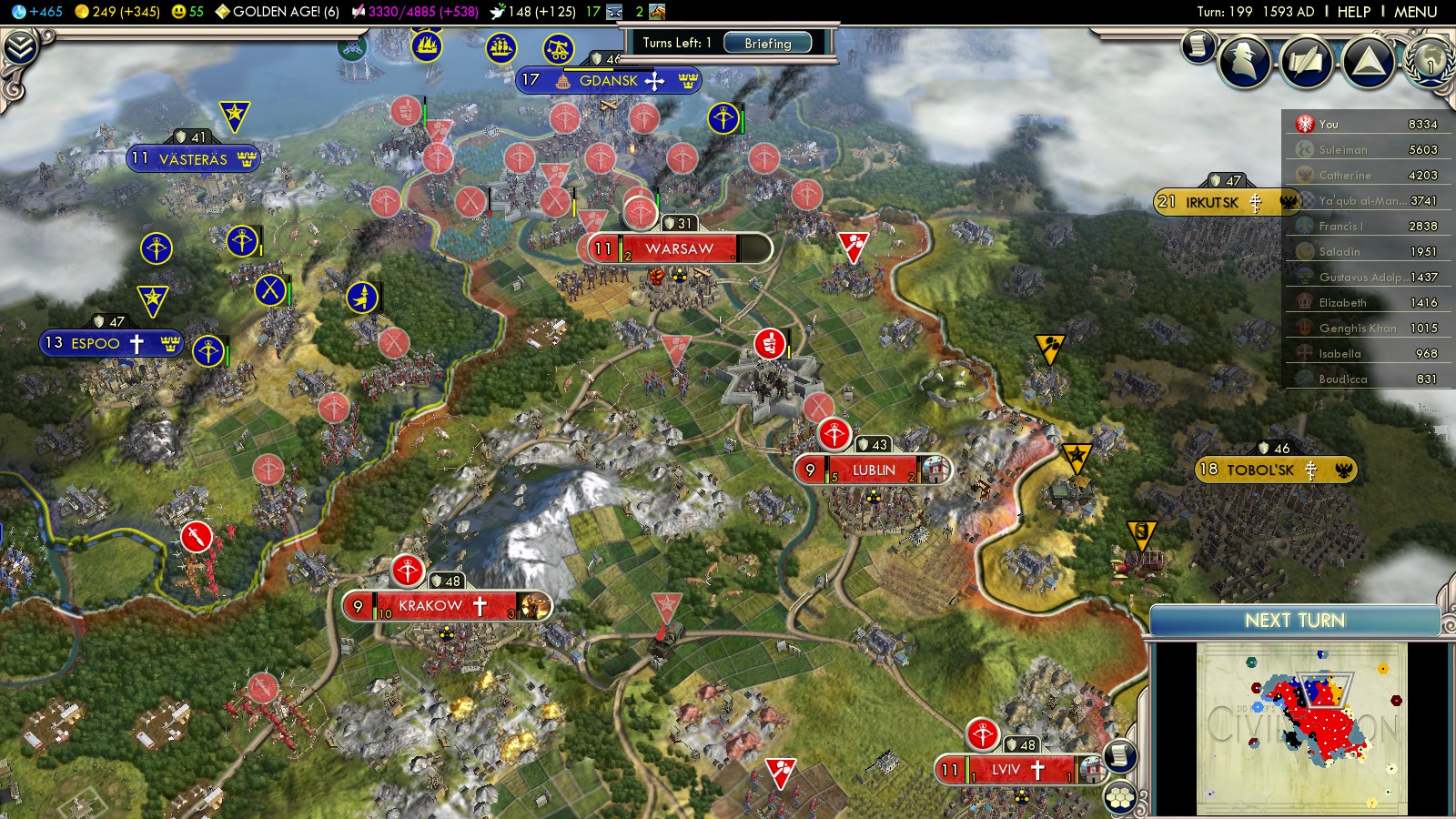1456x819 pixels.
Task: Expand the top-left chevron panel button
Action: (20, 47)
